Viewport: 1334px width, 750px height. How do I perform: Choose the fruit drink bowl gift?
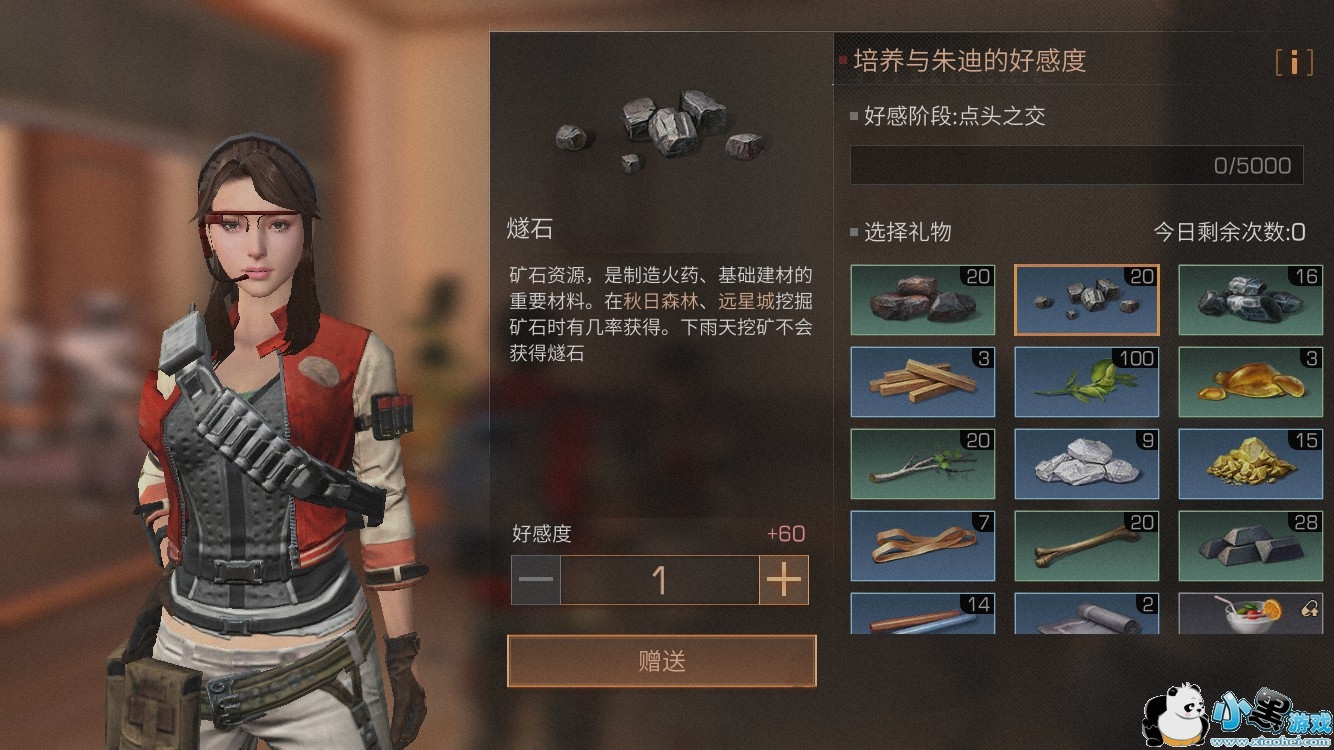pos(1250,614)
